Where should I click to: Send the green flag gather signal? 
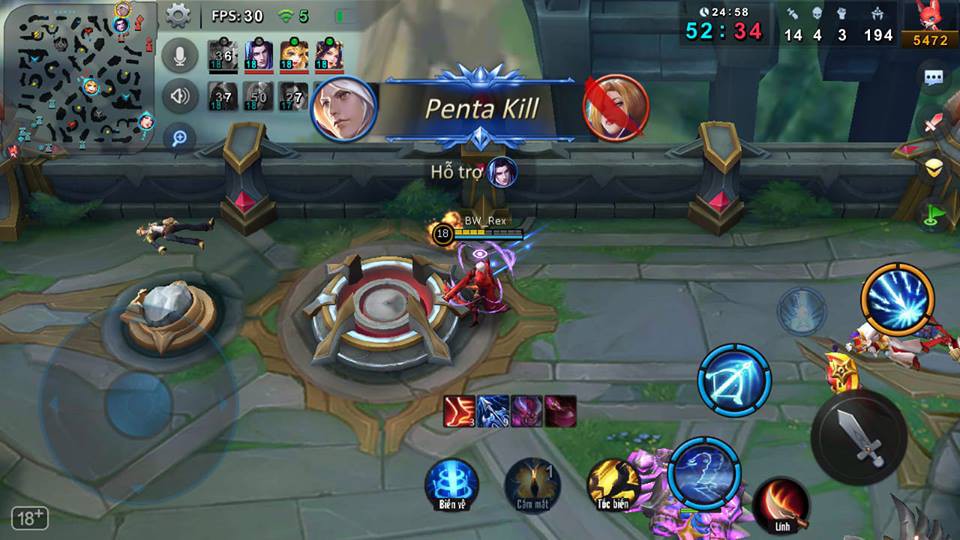click(934, 211)
